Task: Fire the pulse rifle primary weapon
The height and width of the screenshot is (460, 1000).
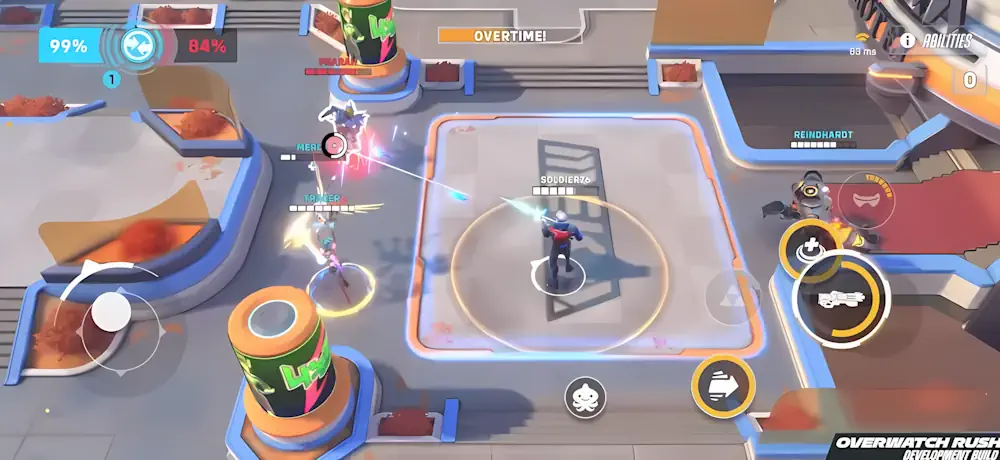Action: 841,298
